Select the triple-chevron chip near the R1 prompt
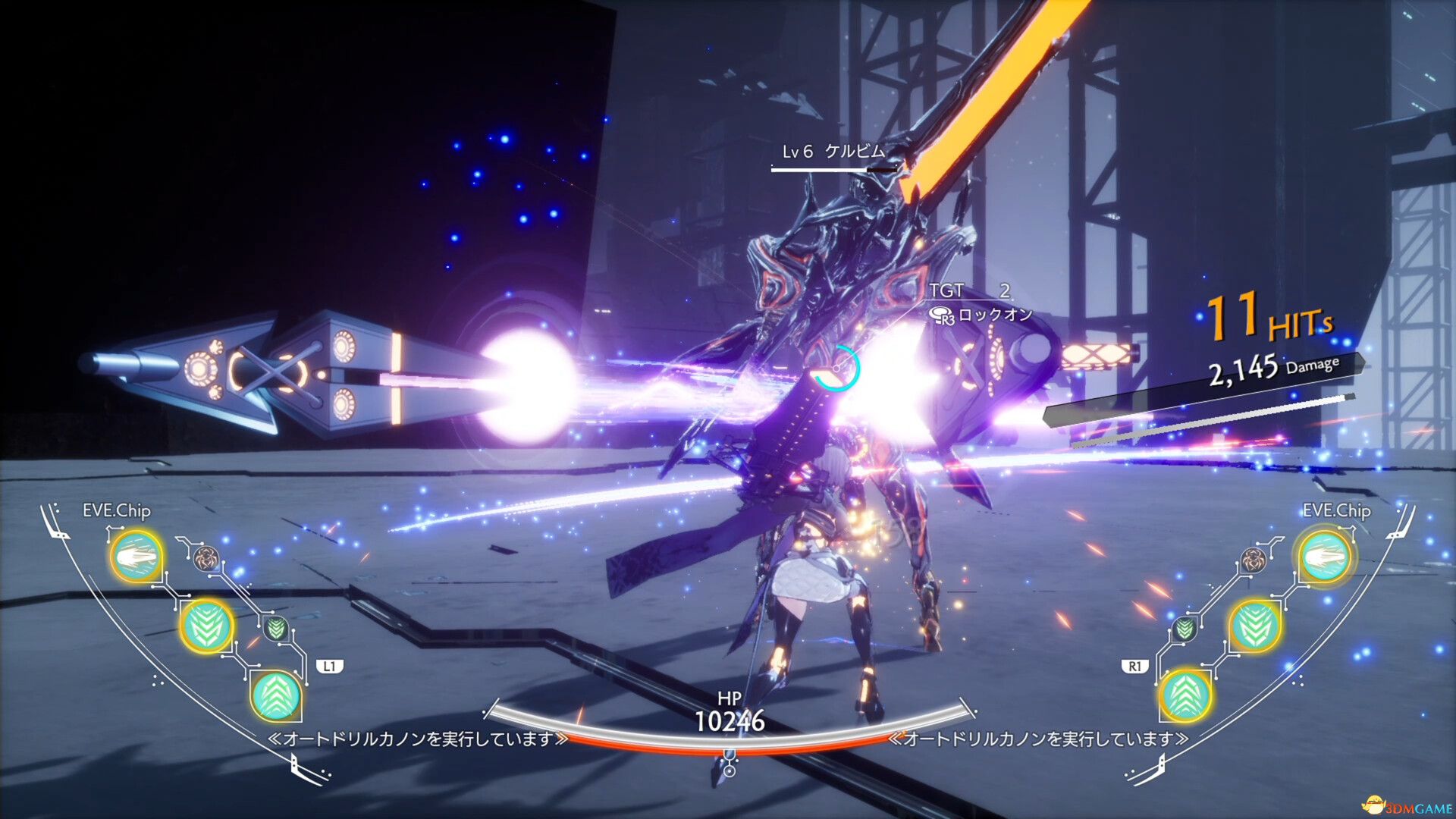The width and height of the screenshot is (1456, 819). tap(1187, 697)
